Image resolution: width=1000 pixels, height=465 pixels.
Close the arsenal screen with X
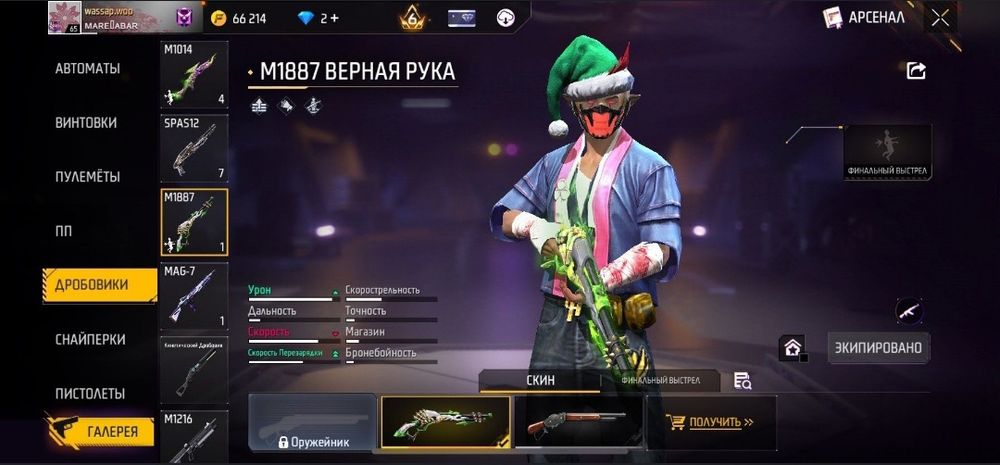940,17
